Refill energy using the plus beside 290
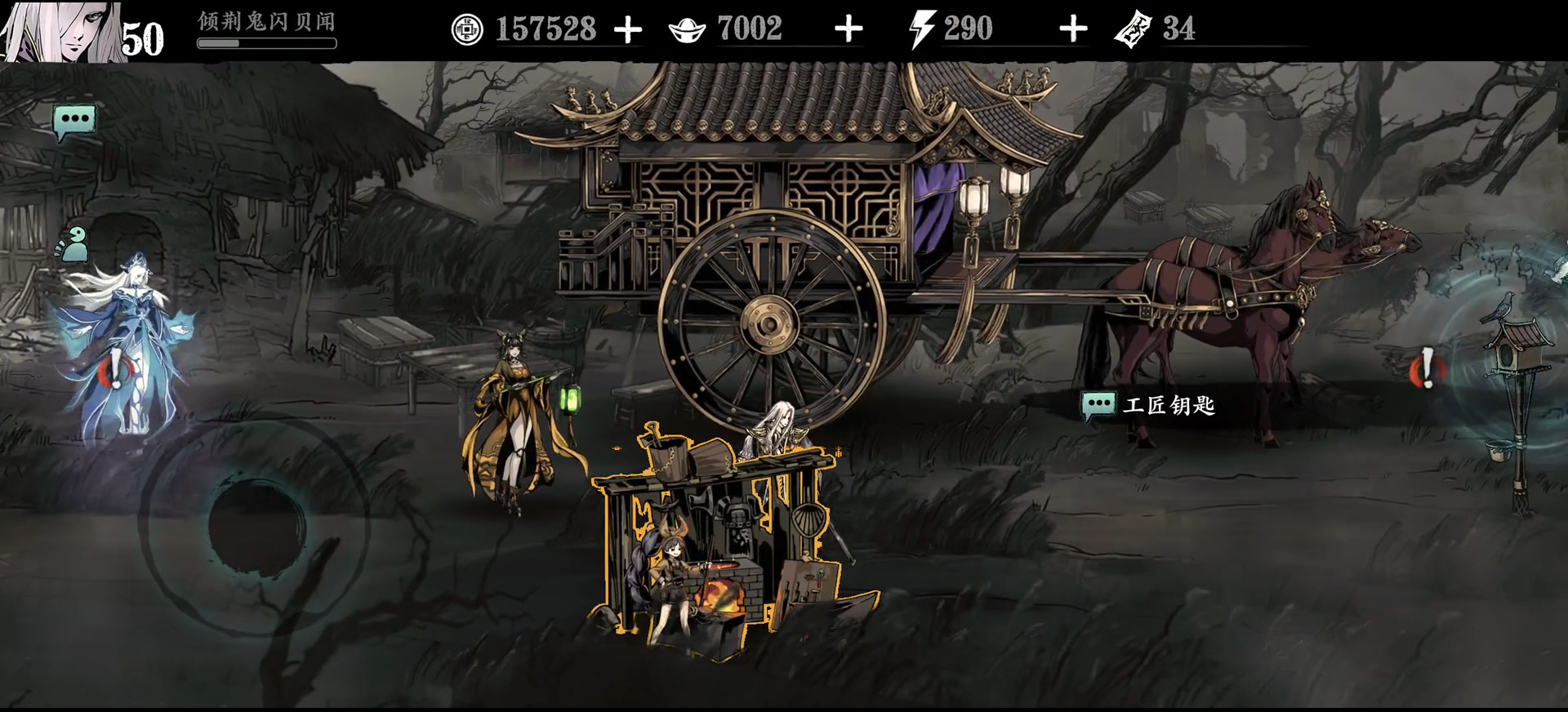Image resolution: width=1568 pixels, height=712 pixels. click(1073, 30)
